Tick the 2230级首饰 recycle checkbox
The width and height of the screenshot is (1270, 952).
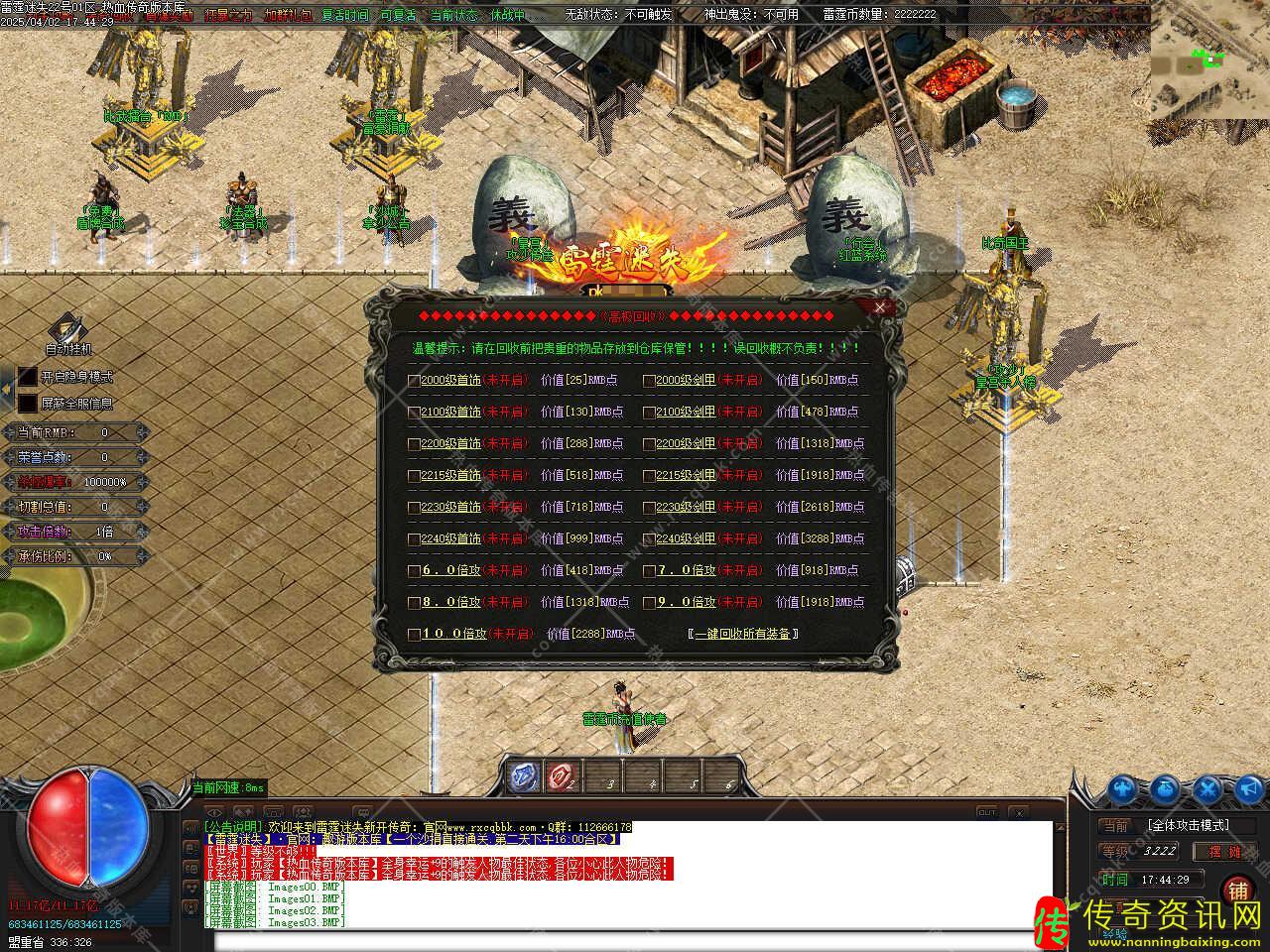pyautogui.click(x=415, y=507)
